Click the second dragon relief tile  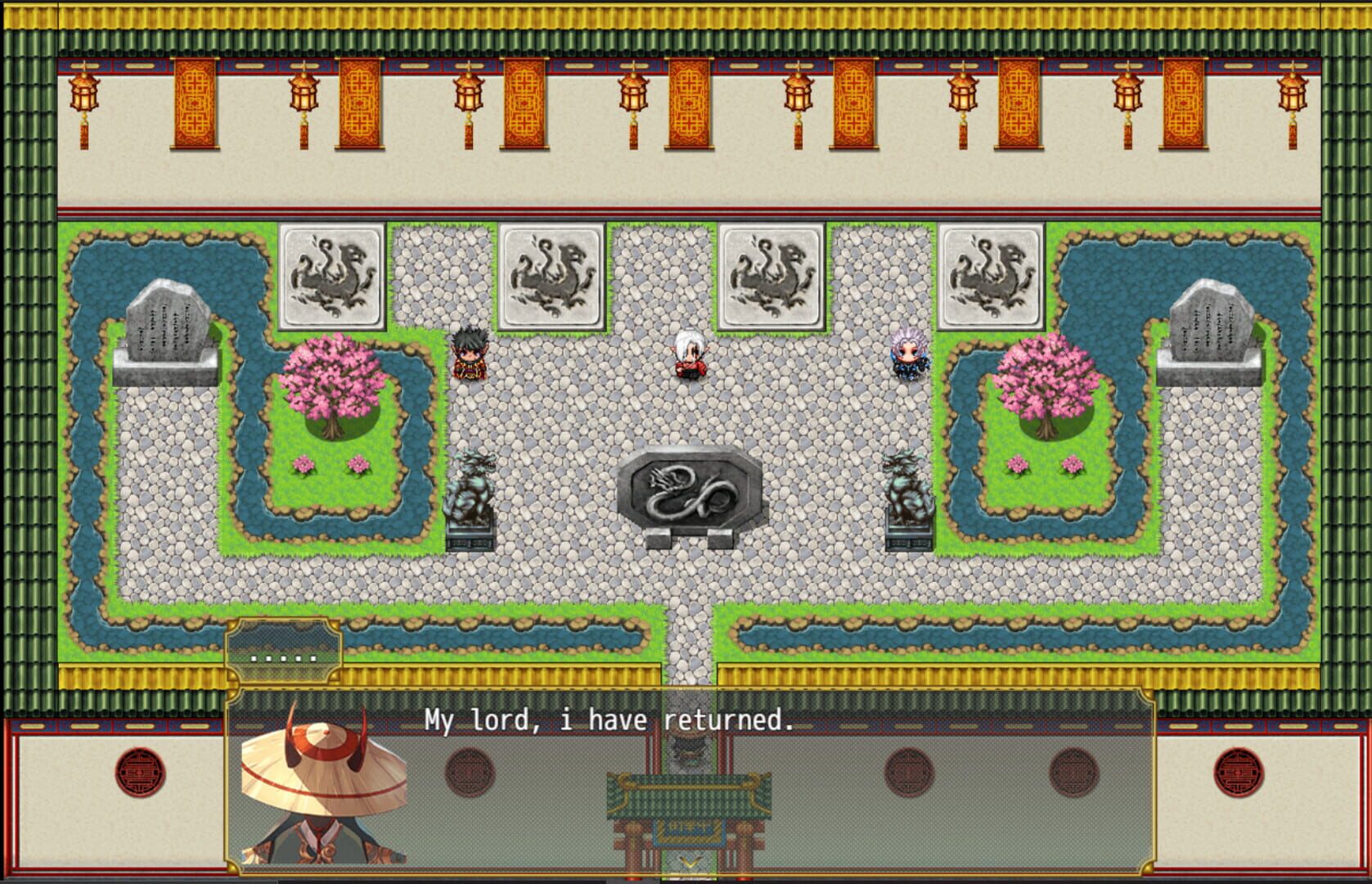point(551,278)
